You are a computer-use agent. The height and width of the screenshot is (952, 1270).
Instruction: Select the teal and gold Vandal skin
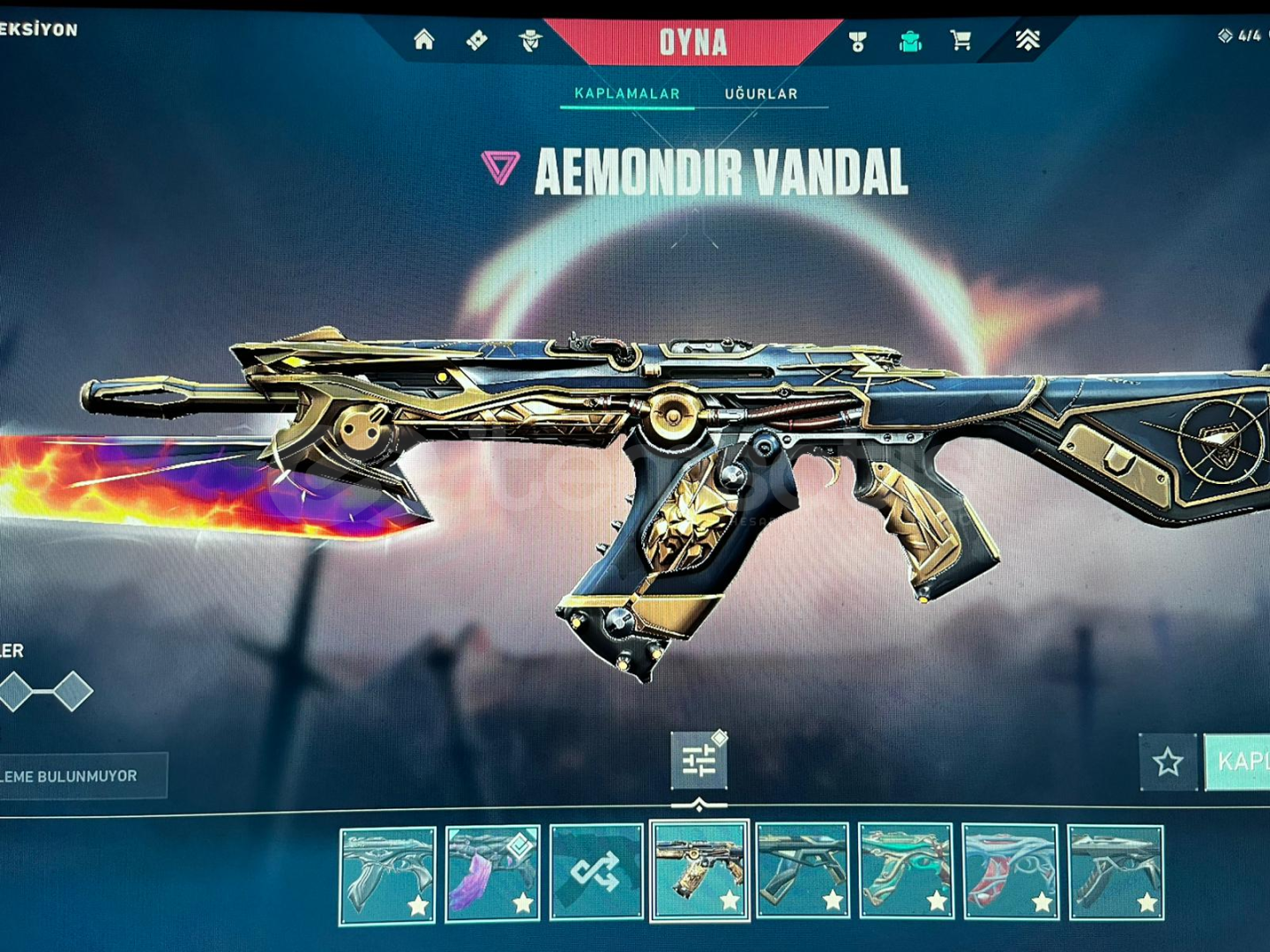906,873
